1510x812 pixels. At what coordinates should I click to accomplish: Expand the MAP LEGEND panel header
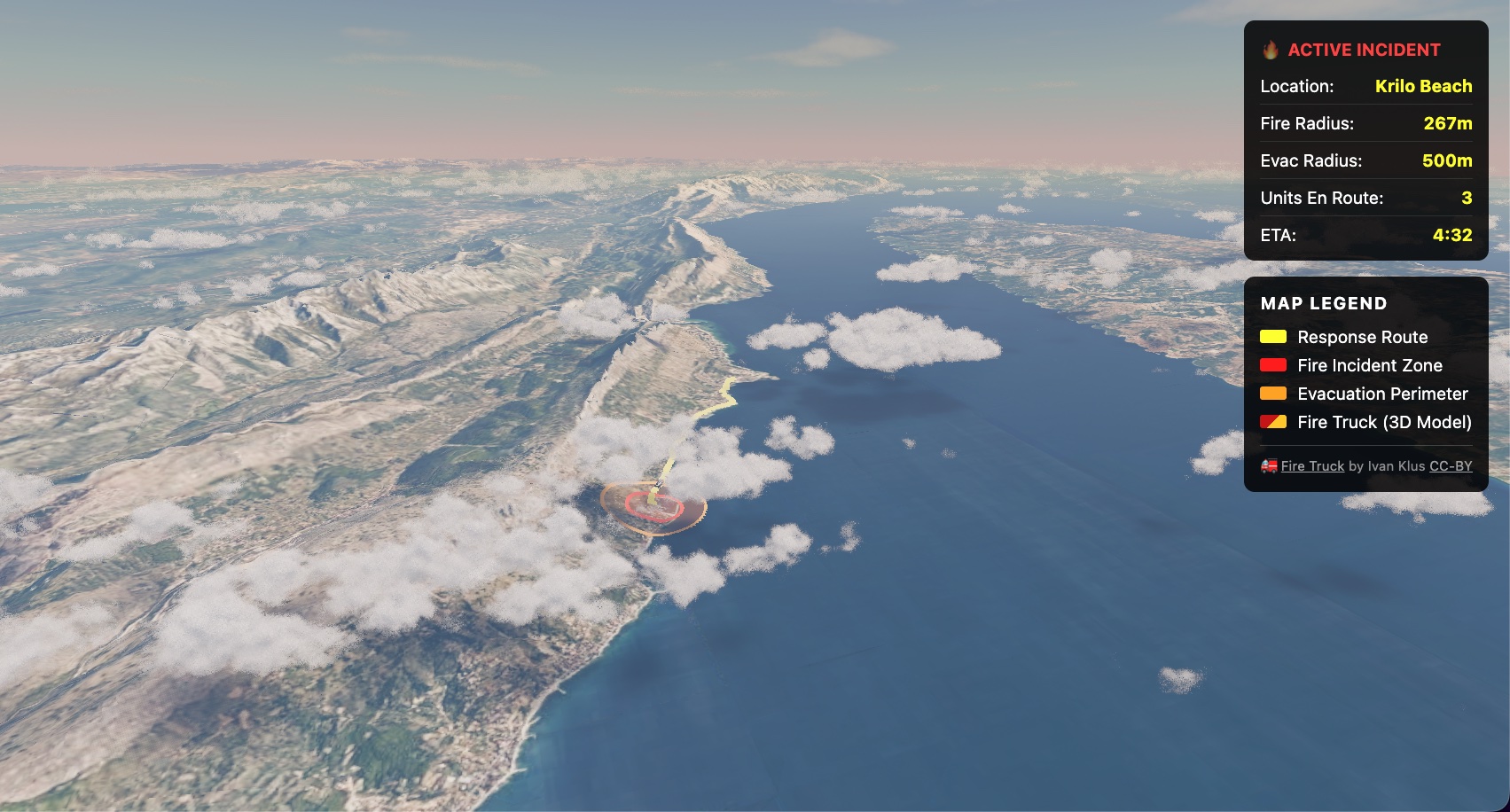click(1324, 303)
